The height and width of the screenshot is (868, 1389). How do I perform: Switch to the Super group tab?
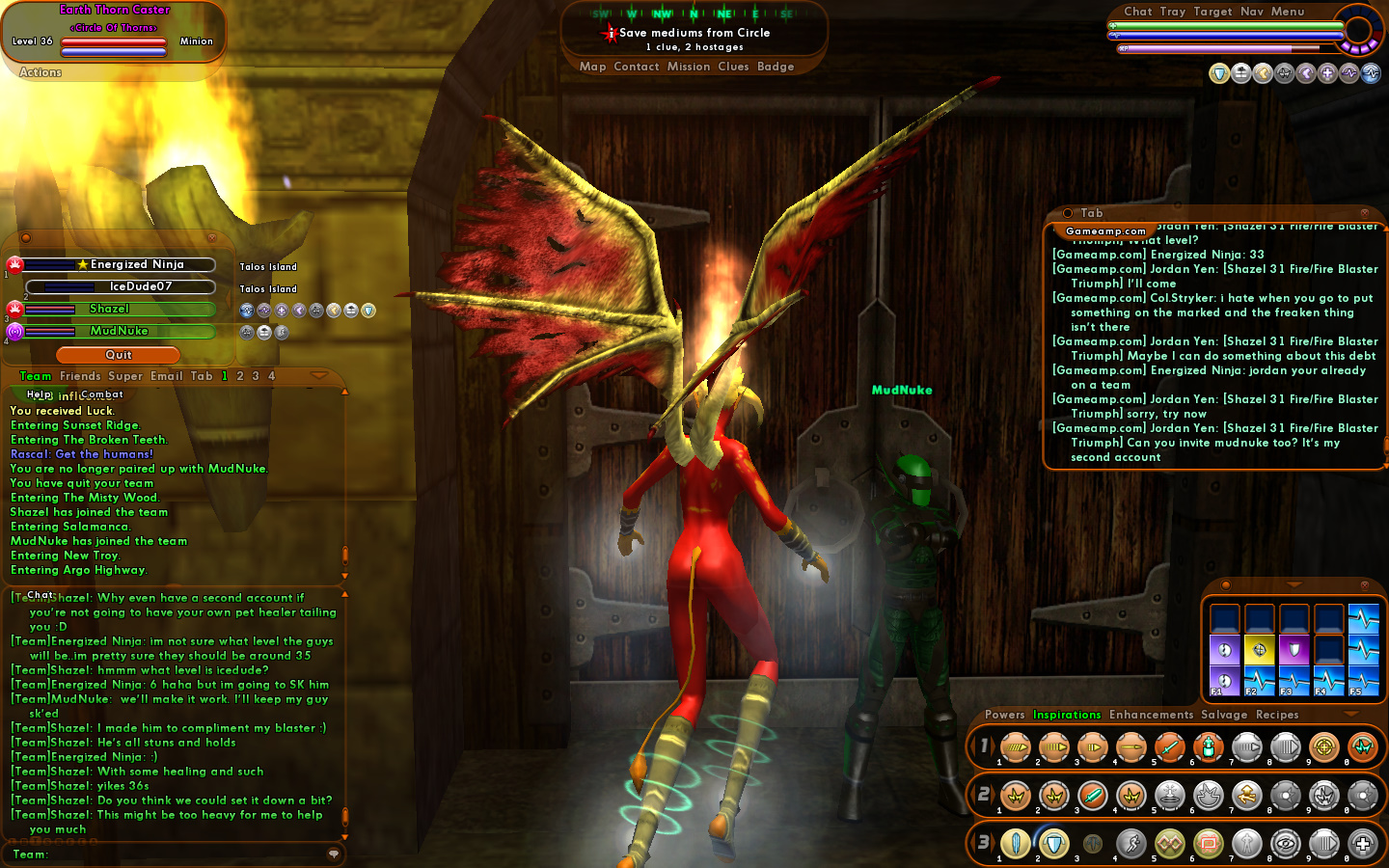(x=125, y=376)
